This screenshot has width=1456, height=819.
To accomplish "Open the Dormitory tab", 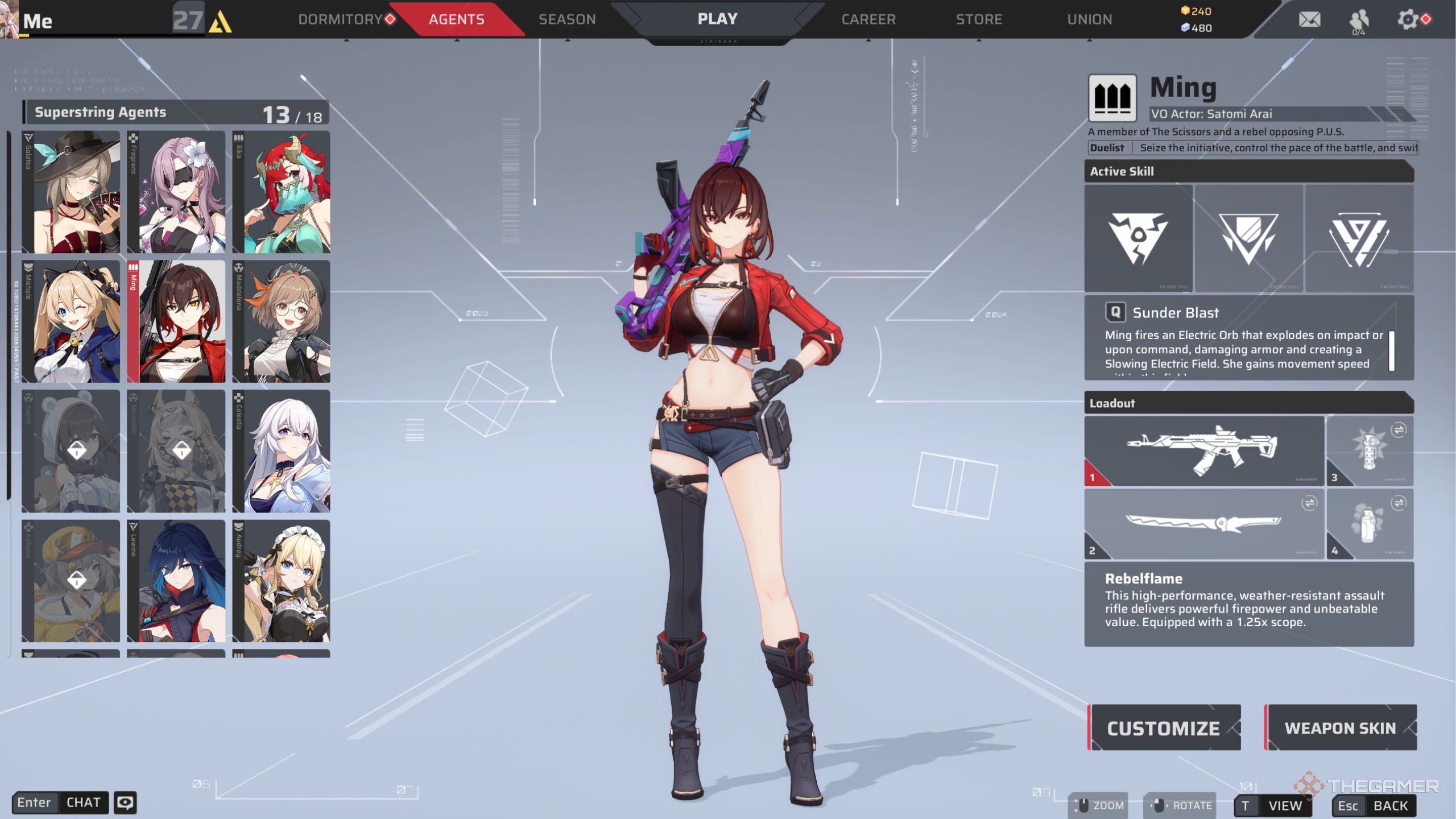I will [340, 19].
